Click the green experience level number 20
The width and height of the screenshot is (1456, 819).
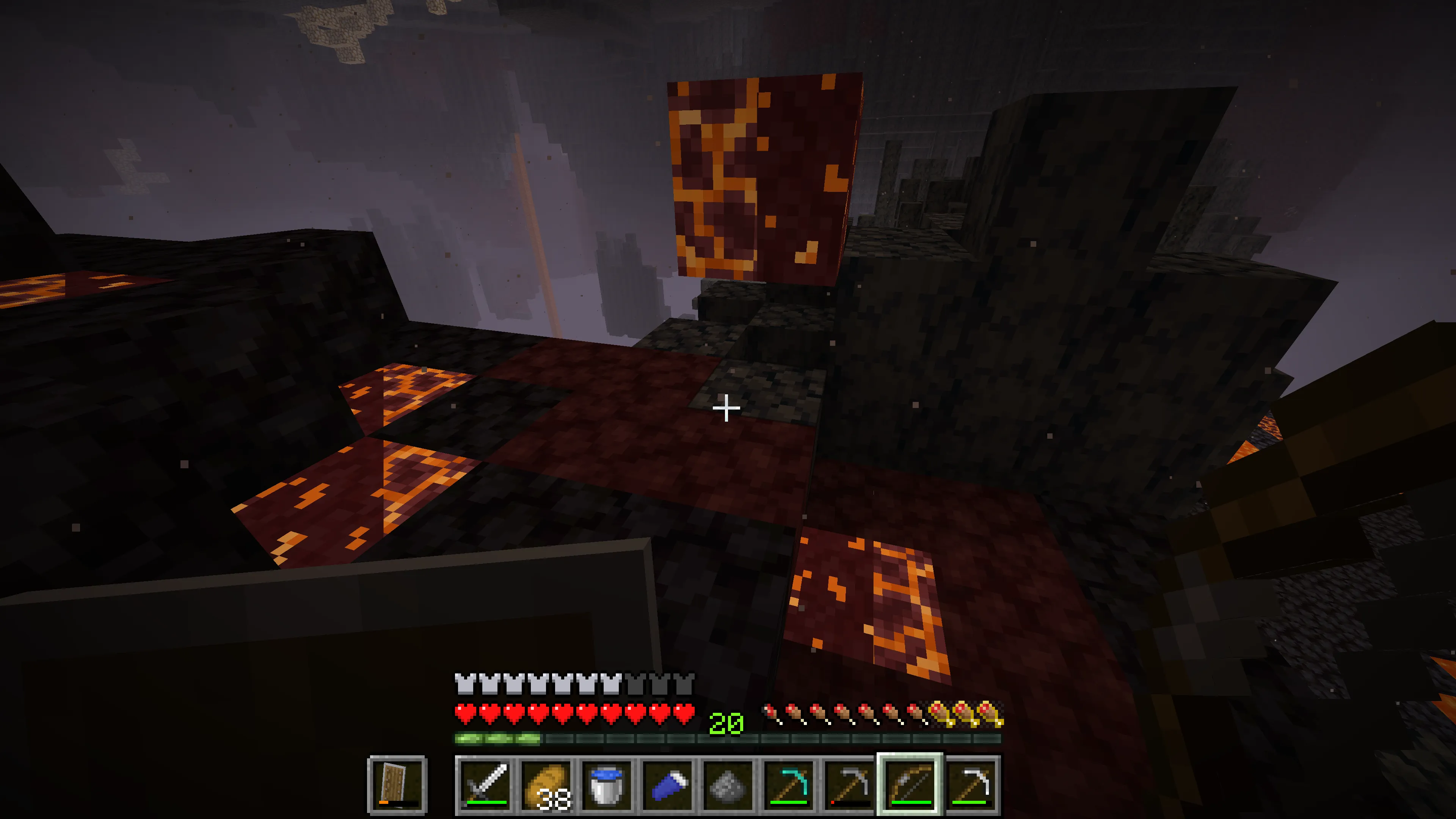pyautogui.click(x=727, y=722)
